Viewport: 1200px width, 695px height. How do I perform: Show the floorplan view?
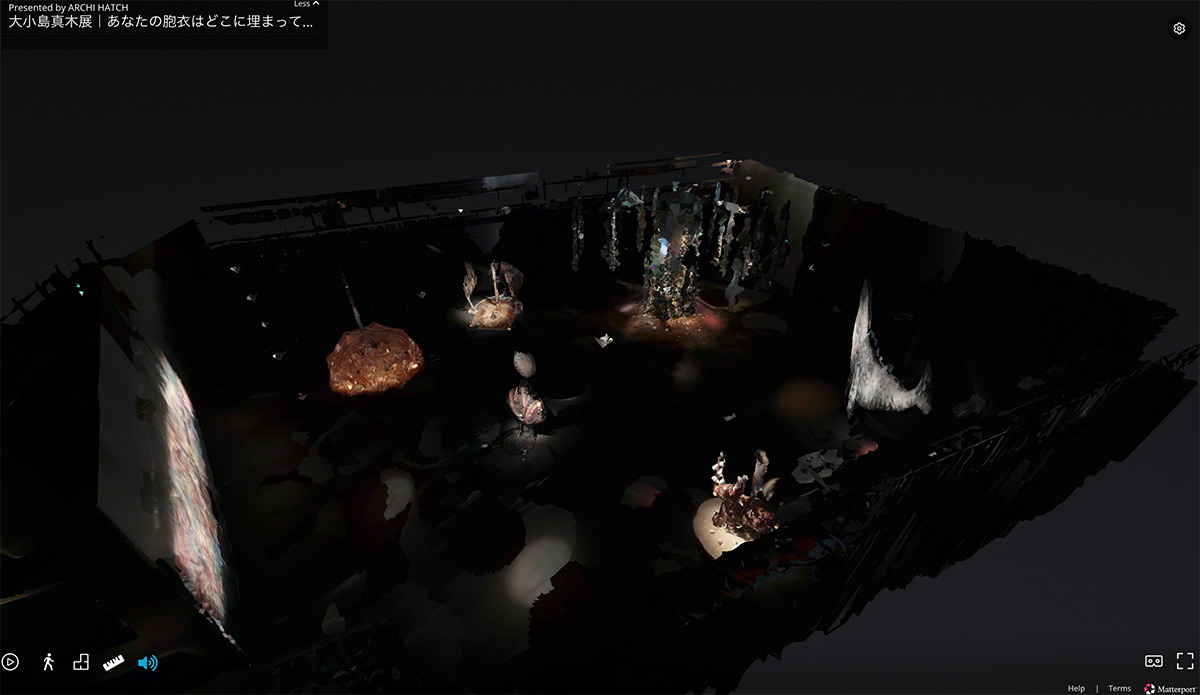tap(81, 662)
